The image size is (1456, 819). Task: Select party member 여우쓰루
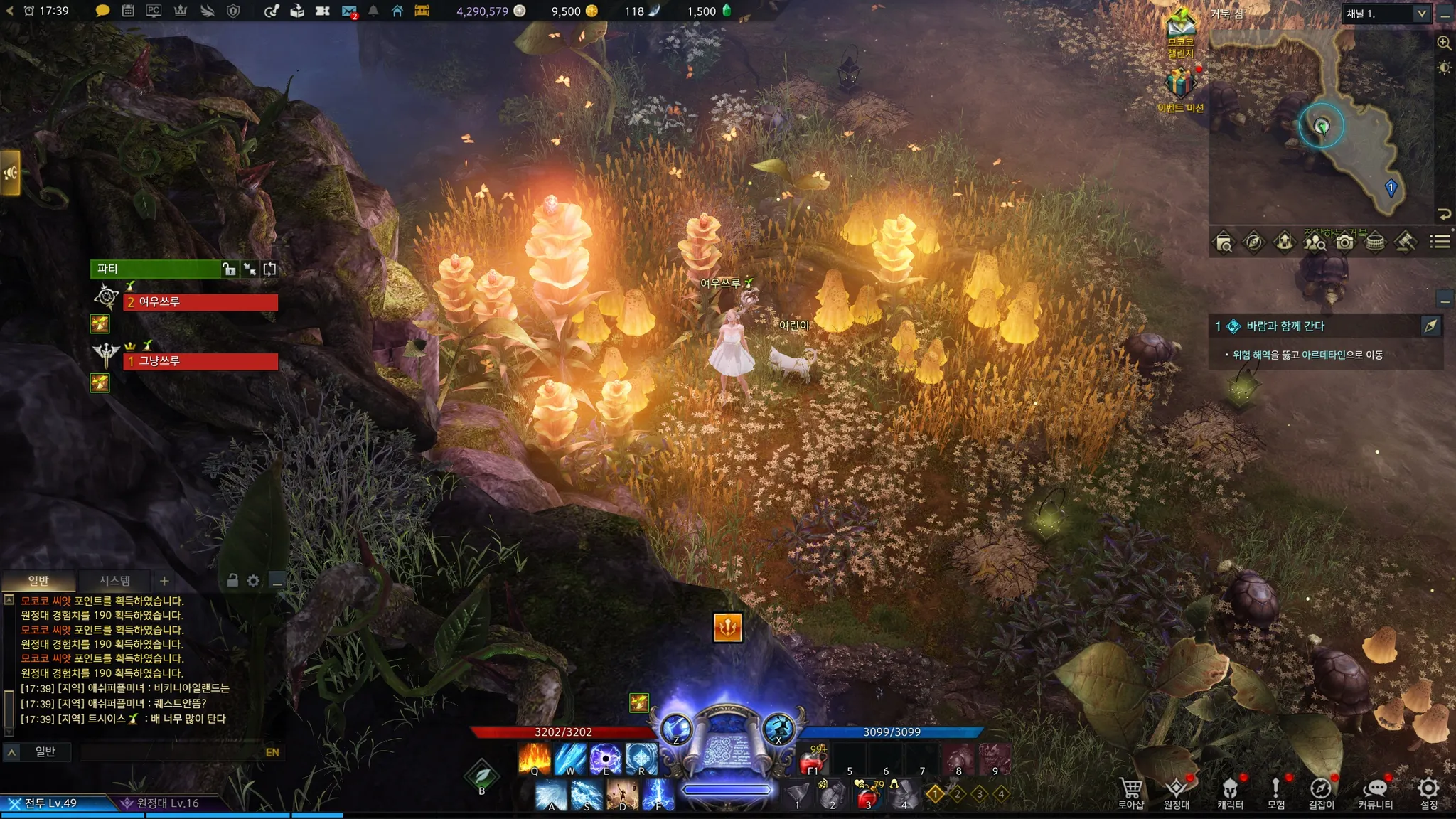[x=200, y=302]
